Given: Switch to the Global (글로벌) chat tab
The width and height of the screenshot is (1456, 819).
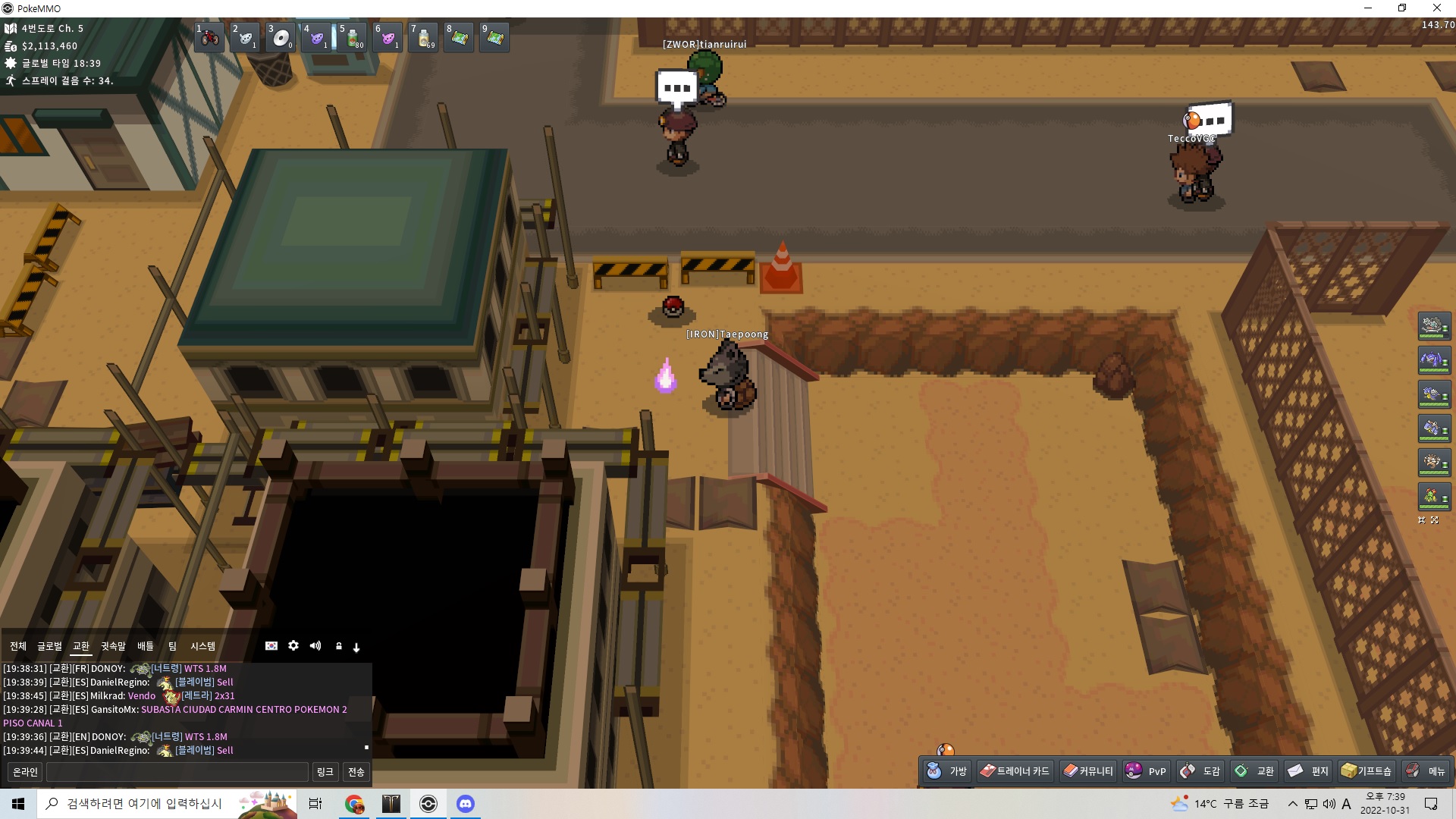Looking at the screenshot, I should tap(49, 646).
